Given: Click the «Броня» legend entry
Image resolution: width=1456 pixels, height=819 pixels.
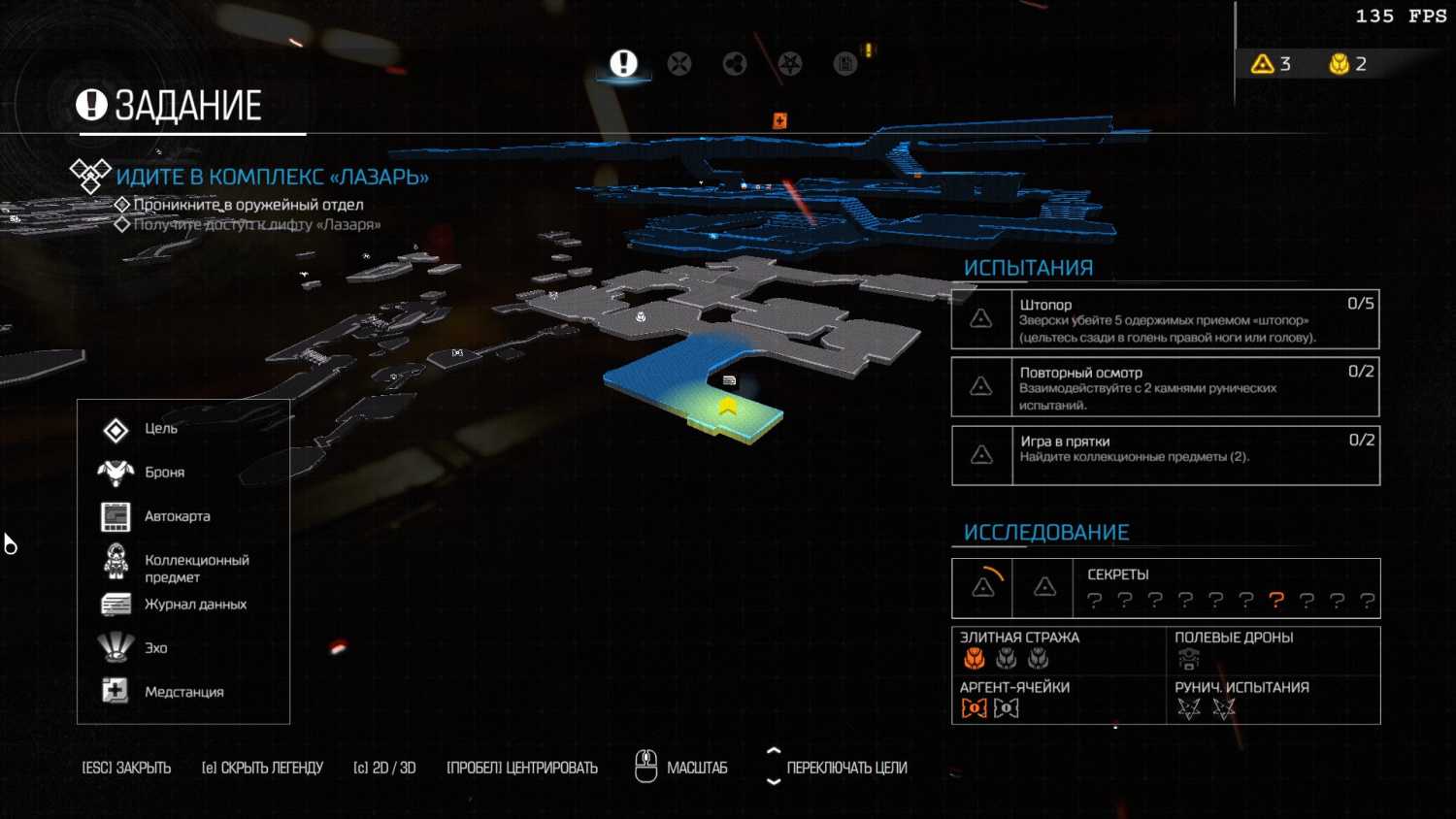Looking at the screenshot, I should [164, 473].
